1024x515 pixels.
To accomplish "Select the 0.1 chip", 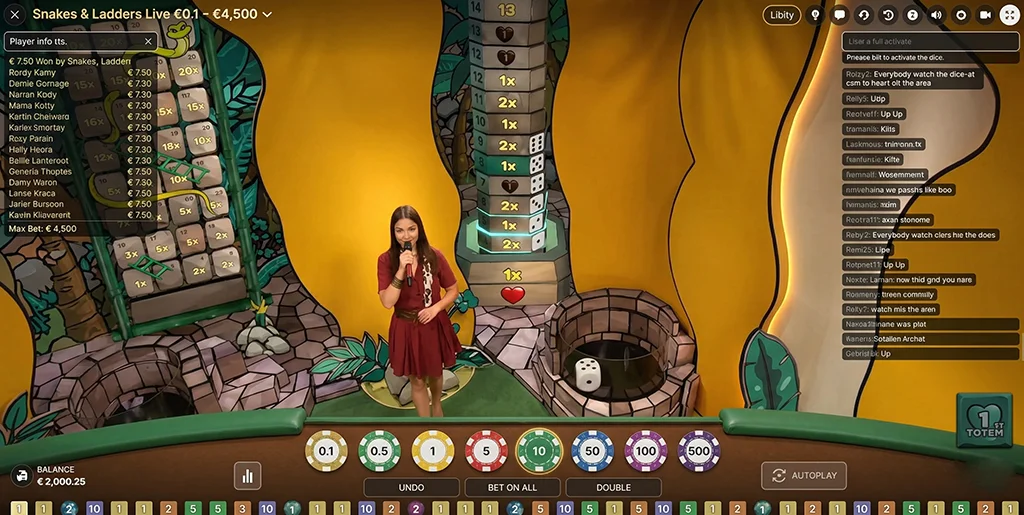I will click(326, 451).
